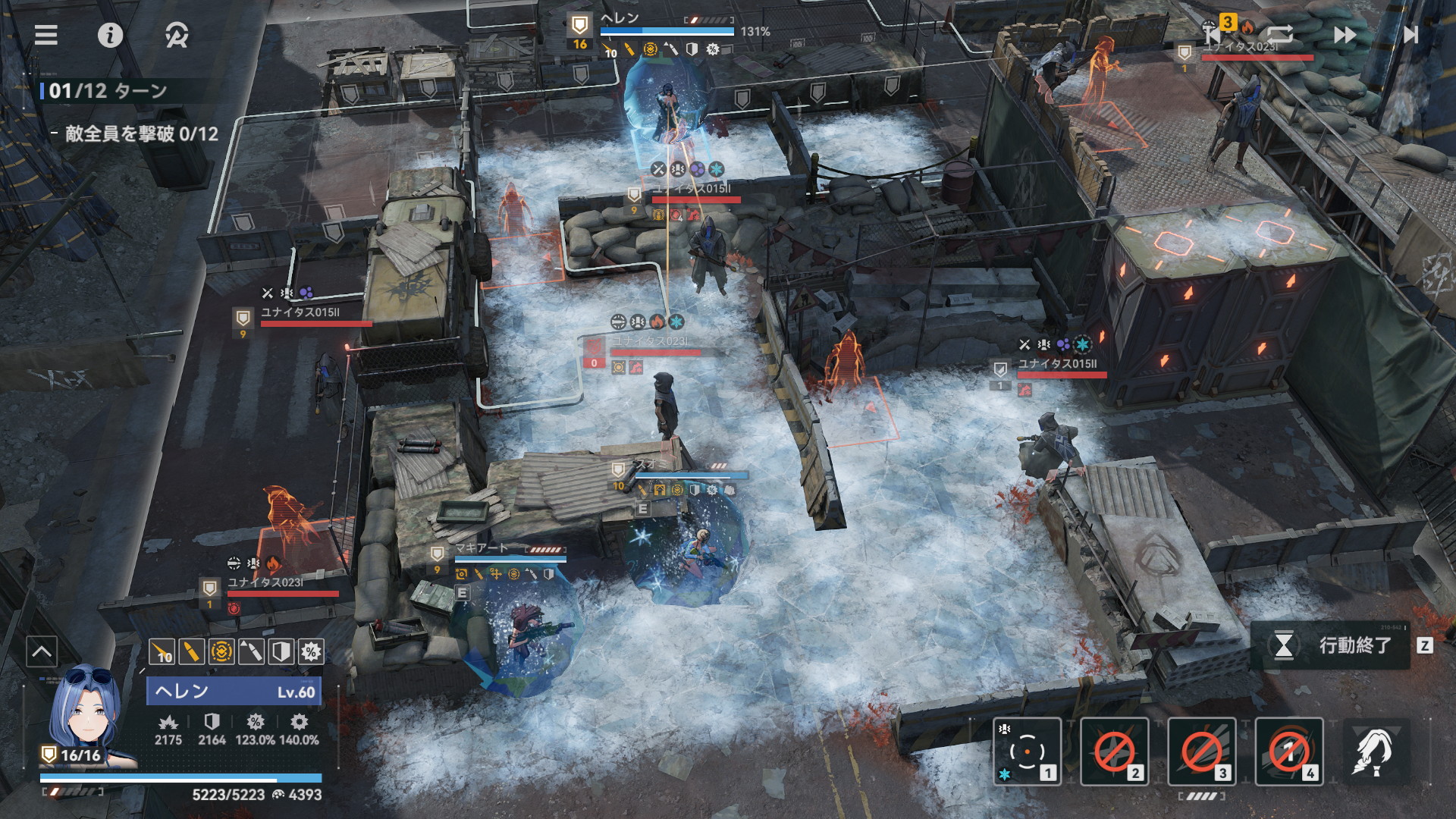Screen dimensions: 1456x819
Task: Select the disabled skill 4 icon
Action: tap(1289, 752)
